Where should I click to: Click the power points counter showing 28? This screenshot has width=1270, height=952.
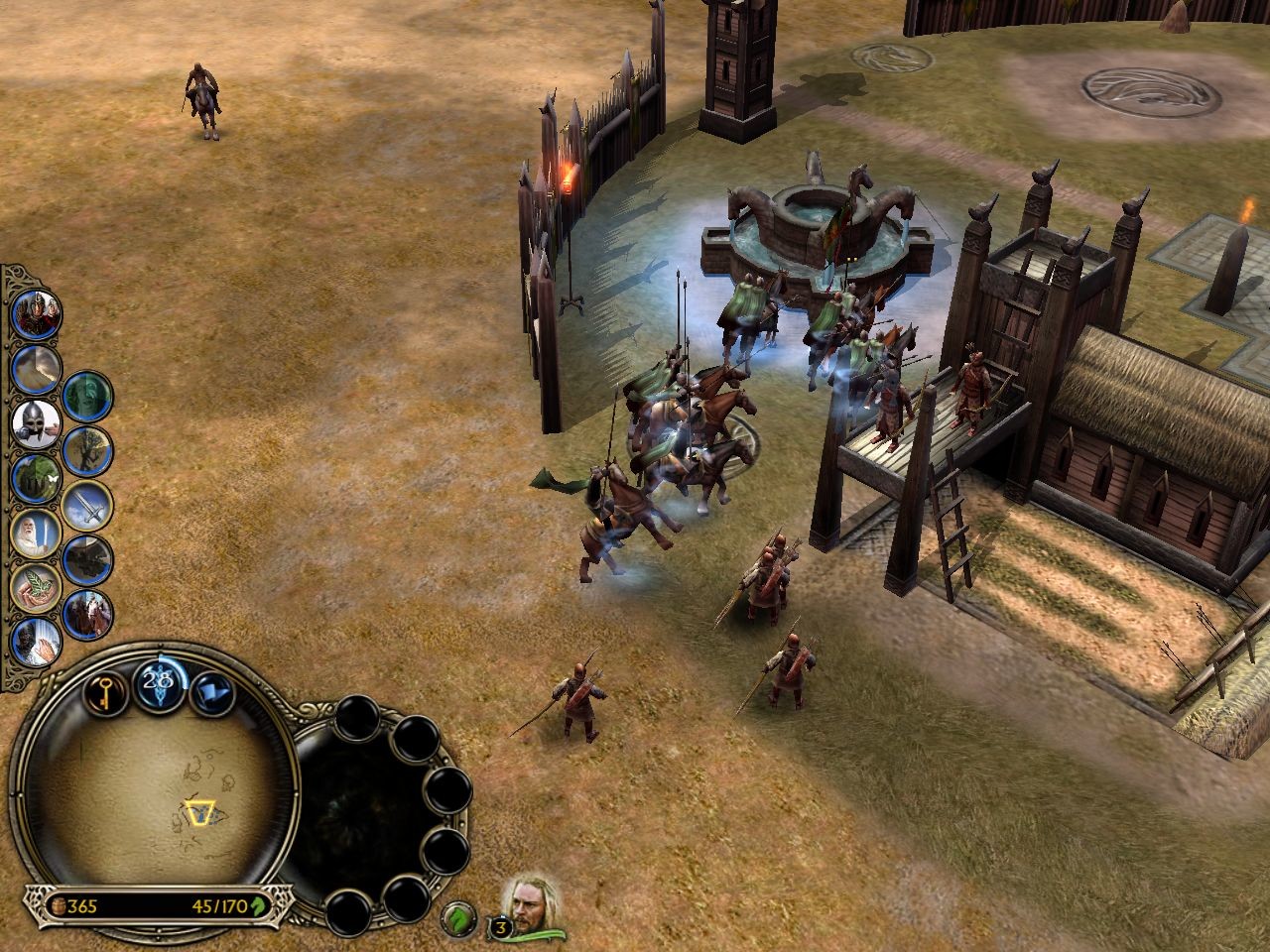159,682
